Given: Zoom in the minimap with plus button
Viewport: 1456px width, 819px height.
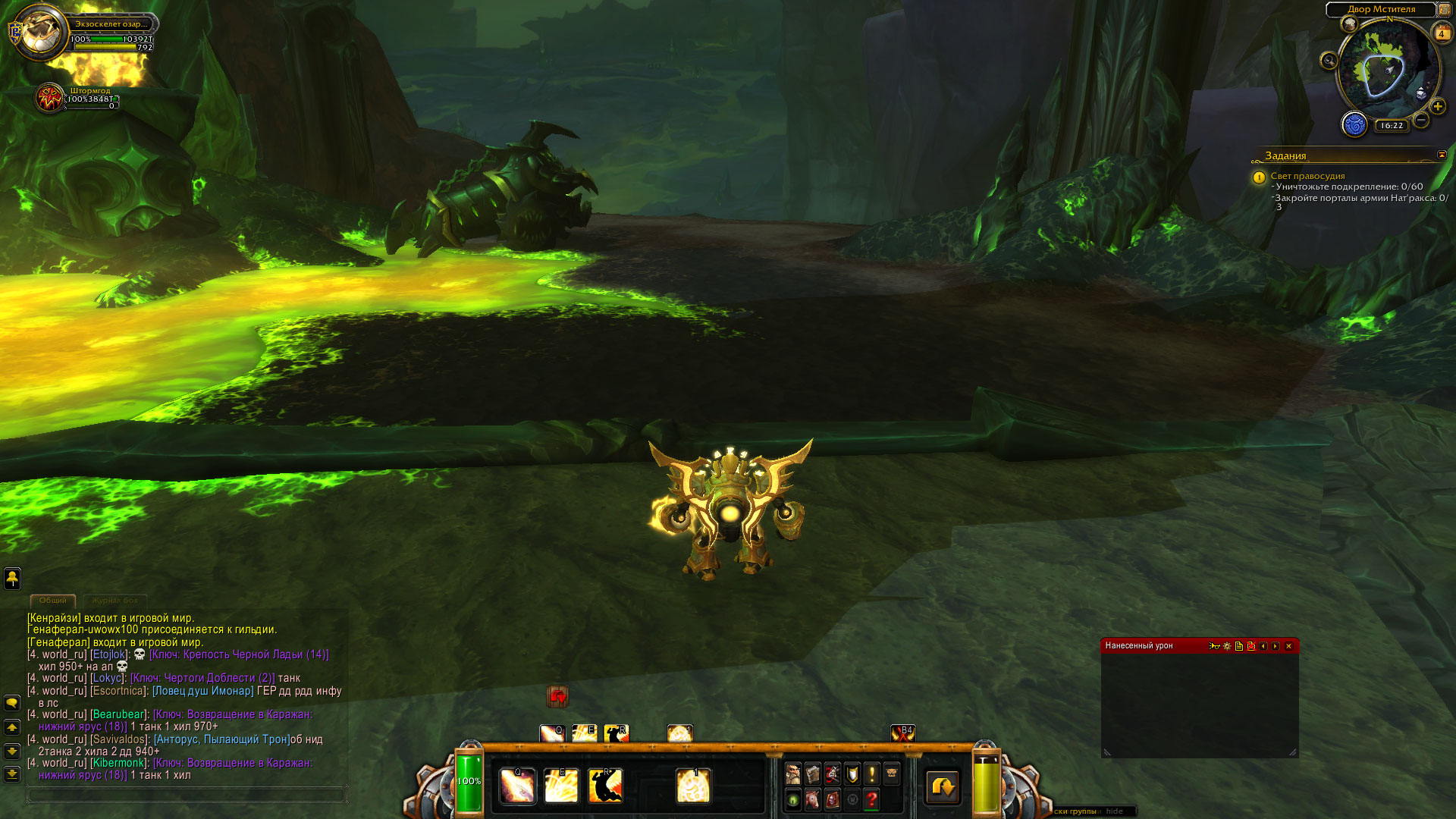Looking at the screenshot, I should tap(1438, 107).
